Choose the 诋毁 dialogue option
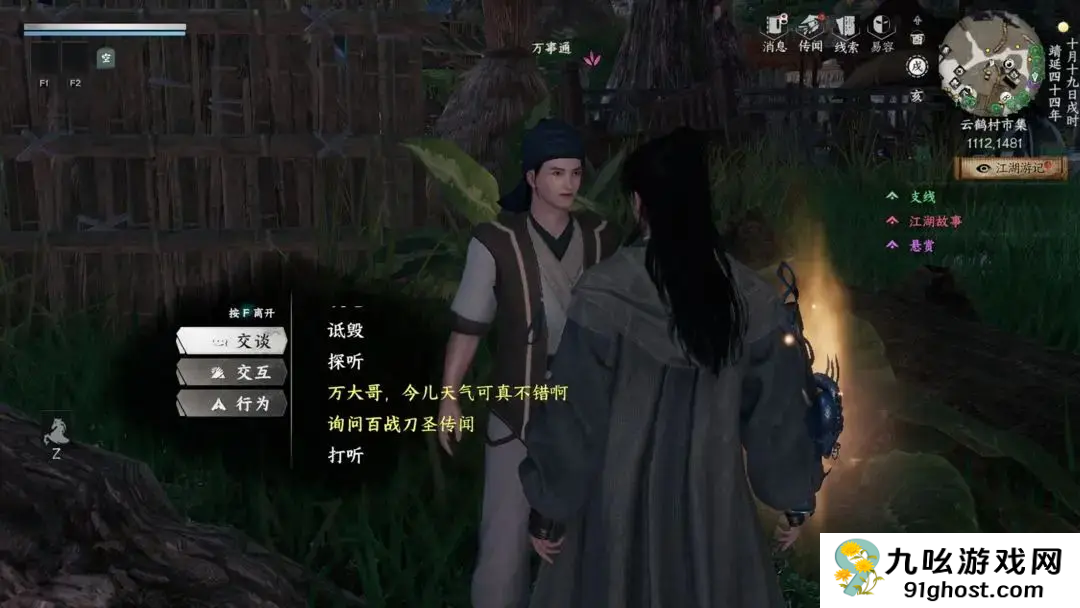Image resolution: width=1080 pixels, height=608 pixels. coord(346,329)
